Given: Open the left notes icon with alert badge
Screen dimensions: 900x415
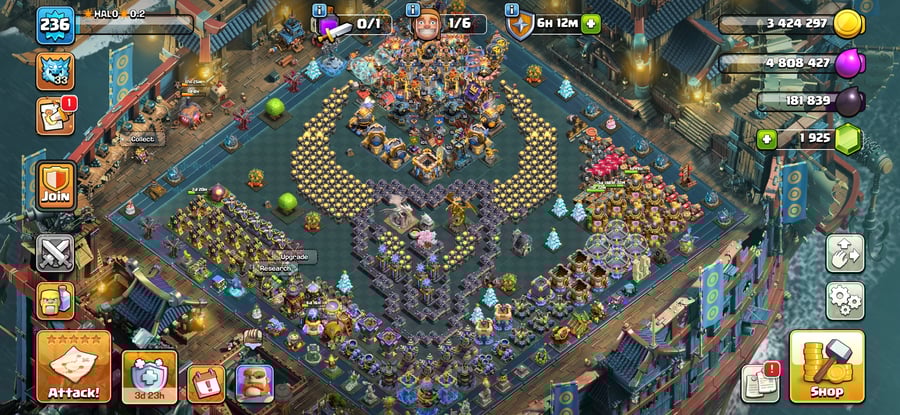Looking at the screenshot, I should pos(53,116).
